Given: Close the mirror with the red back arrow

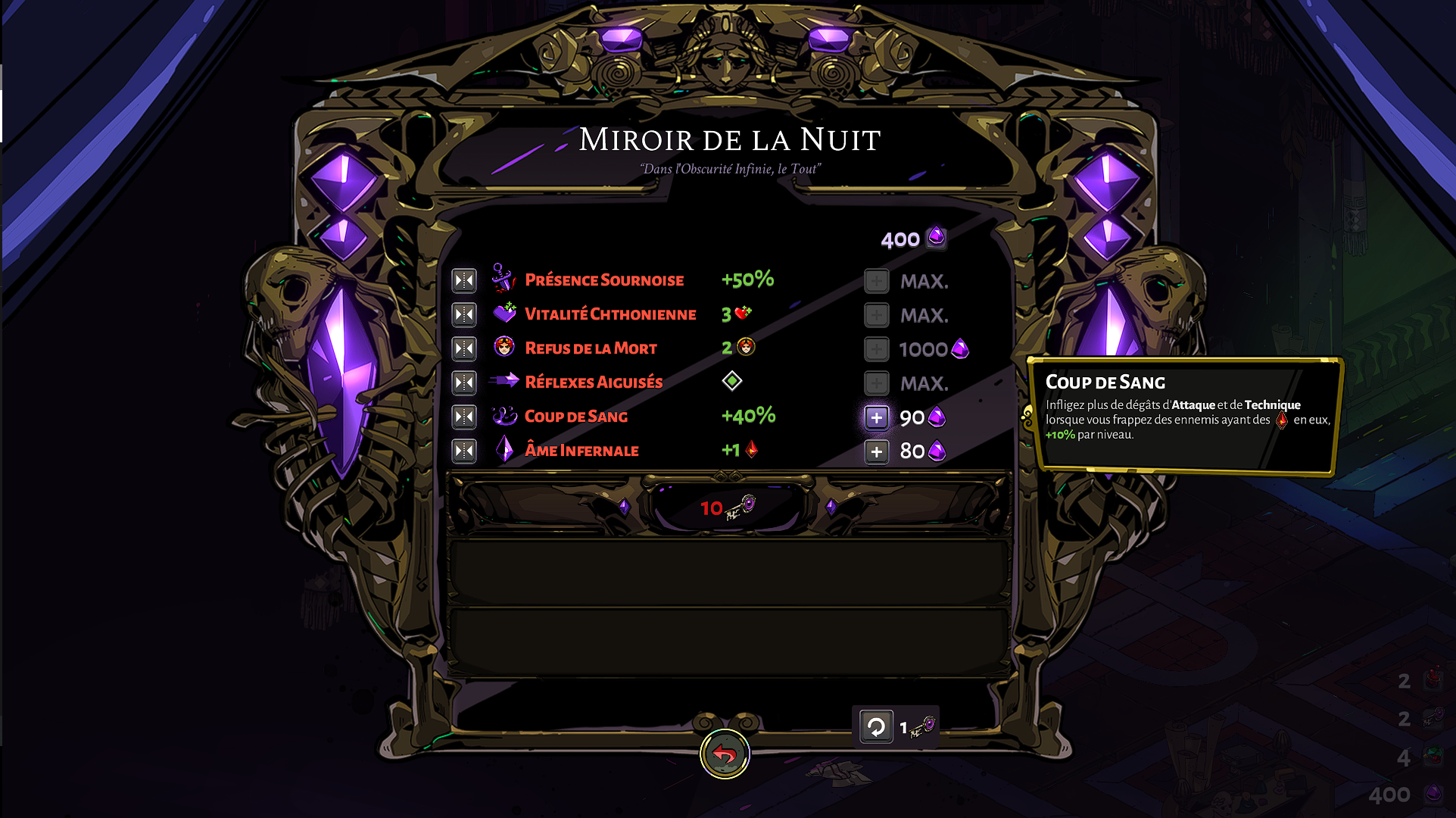Looking at the screenshot, I should (725, 754).
